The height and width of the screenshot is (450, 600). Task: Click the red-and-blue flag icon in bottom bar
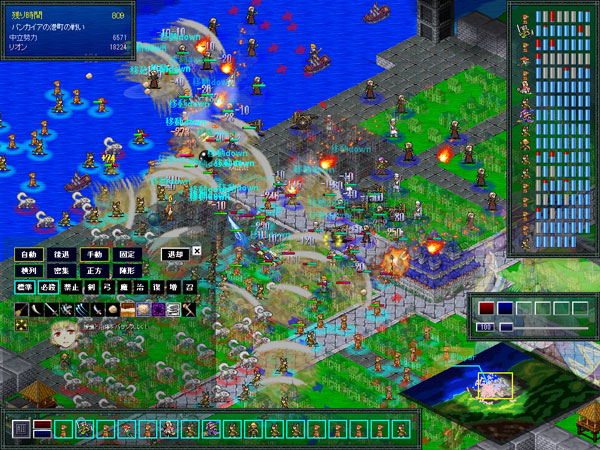pos(42,429)
